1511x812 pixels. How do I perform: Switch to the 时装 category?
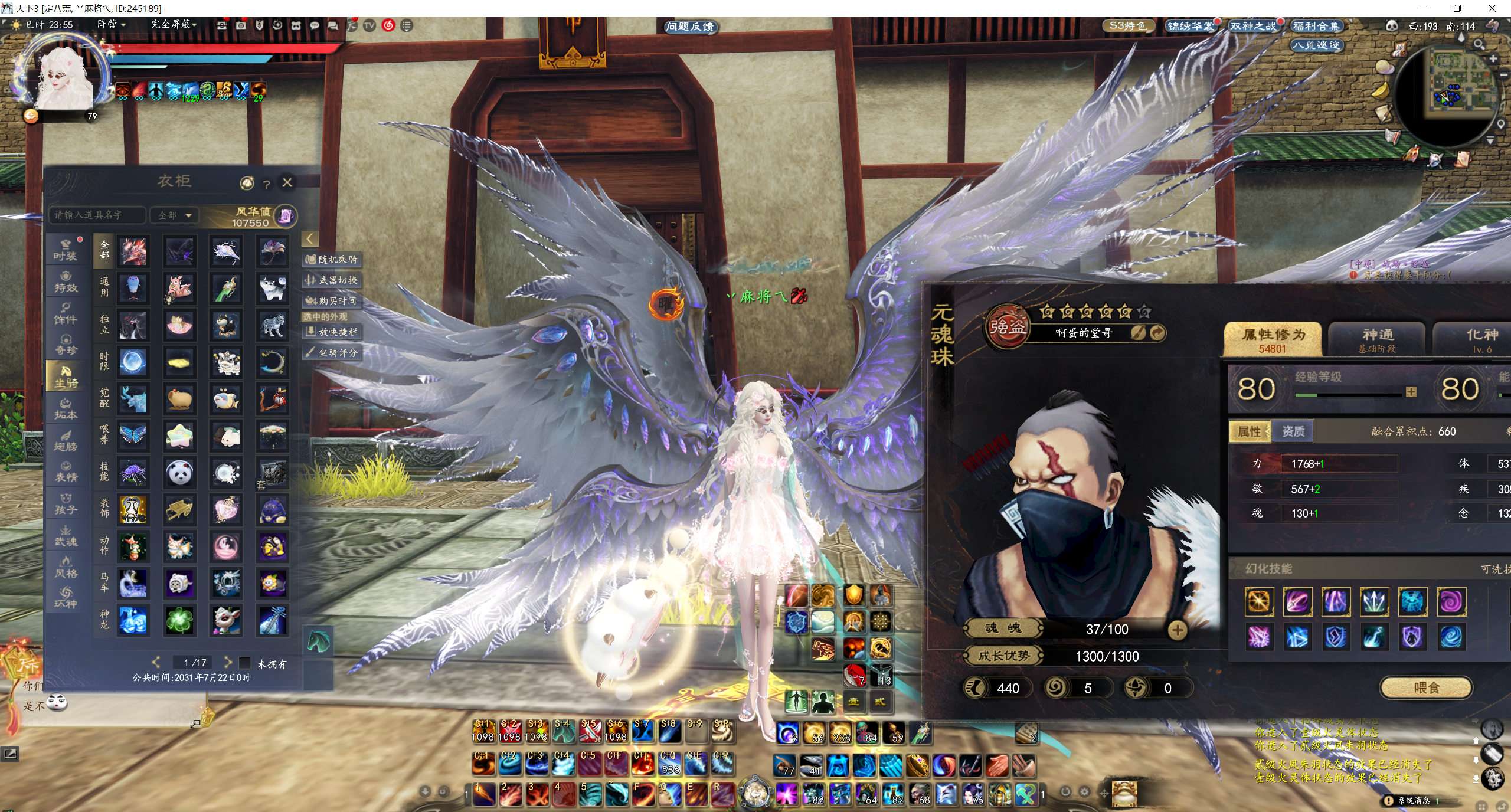(66, 250)
